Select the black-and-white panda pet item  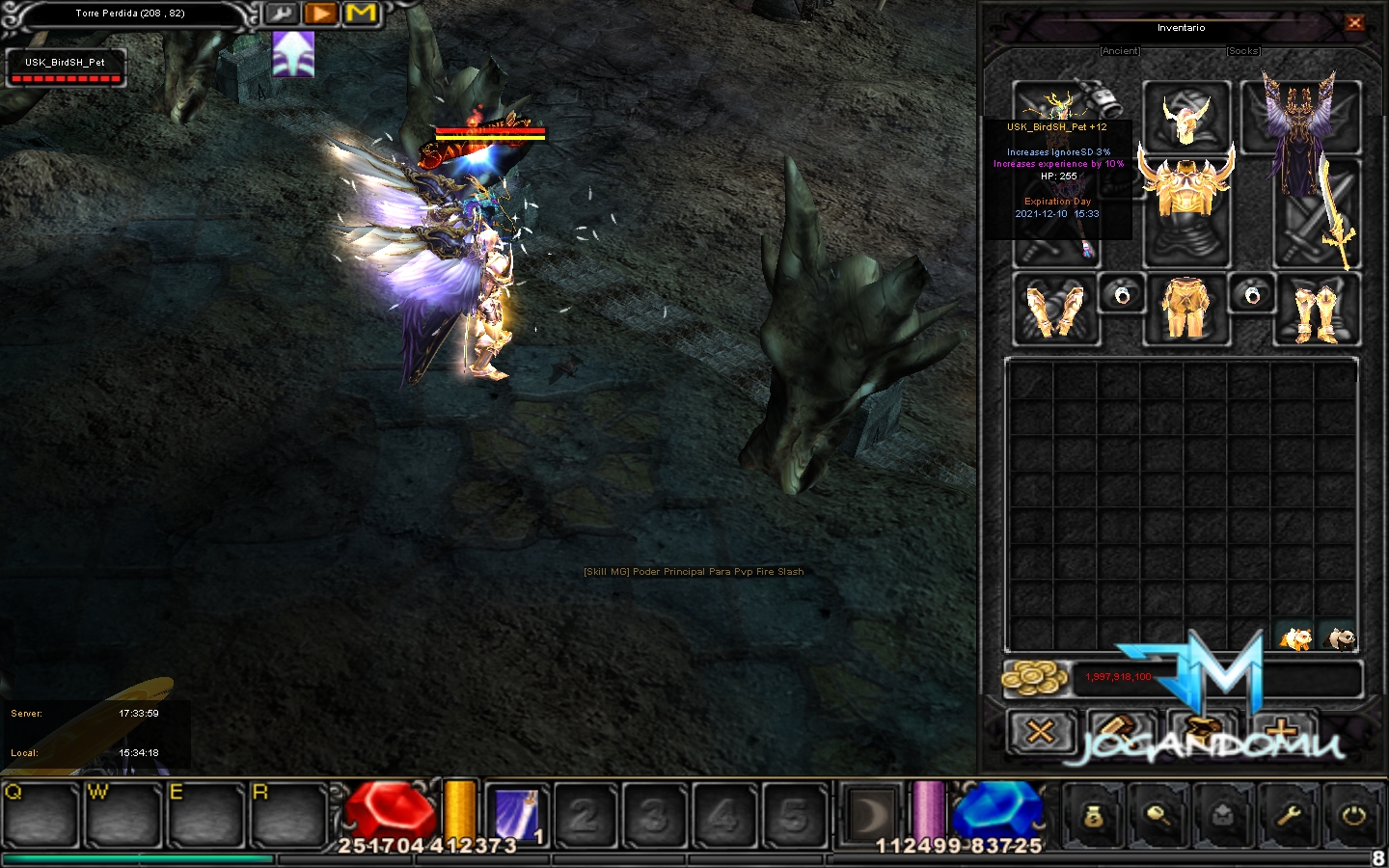pos(1339,637)
